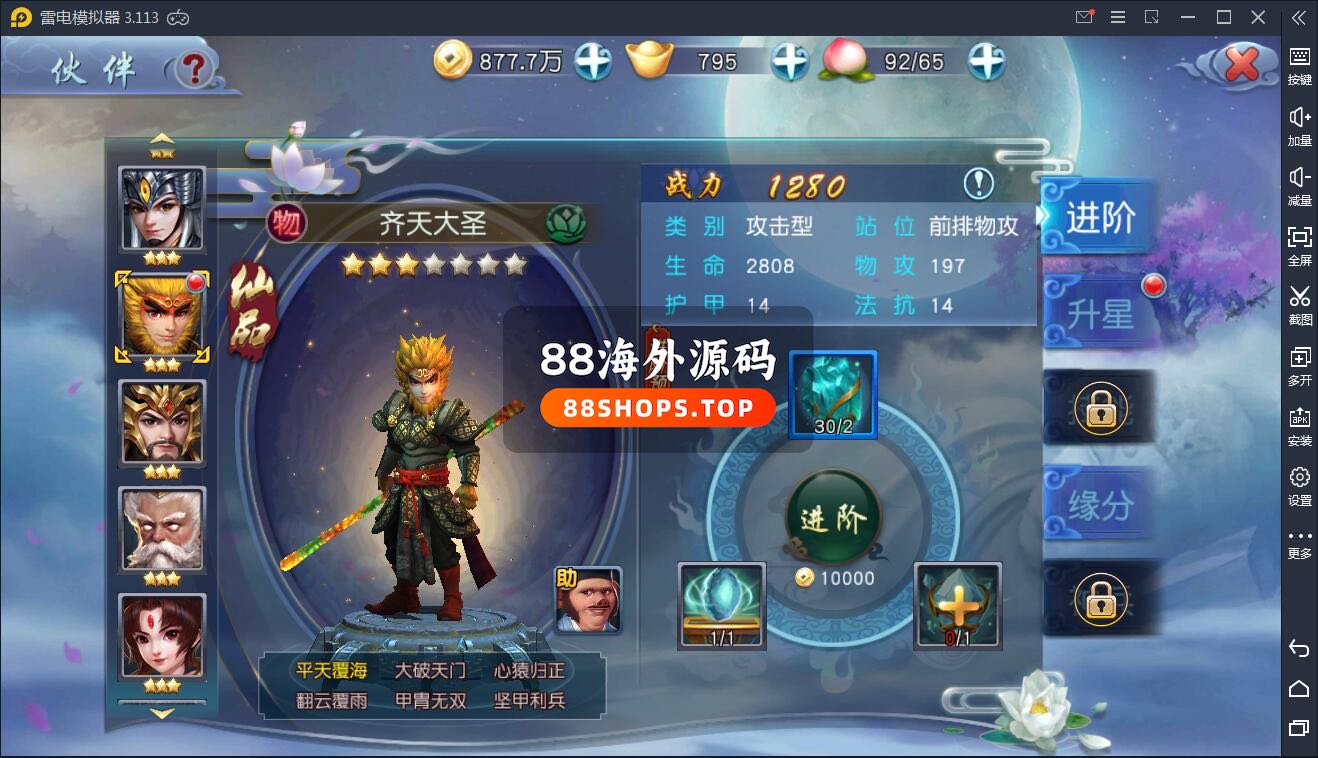Select the blue gem material slot 1/1

(722, 605)
